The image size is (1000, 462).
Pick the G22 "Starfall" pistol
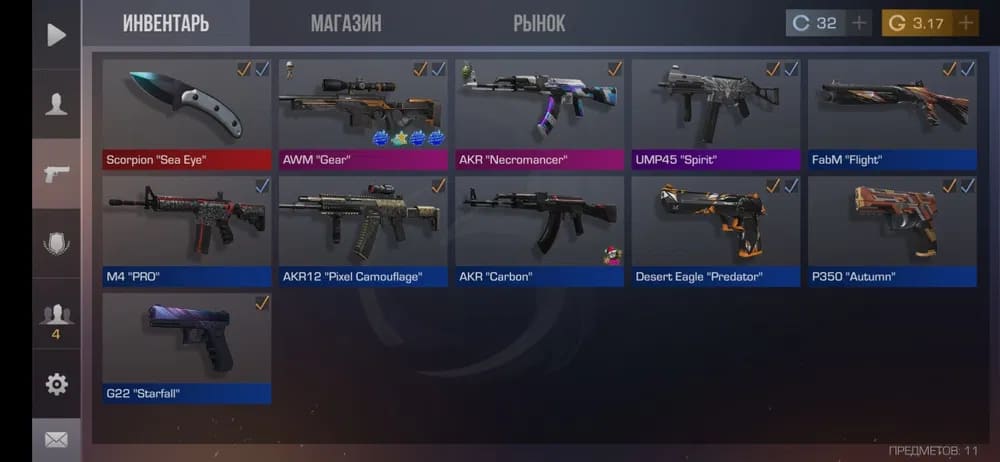(x=187, y=347)
